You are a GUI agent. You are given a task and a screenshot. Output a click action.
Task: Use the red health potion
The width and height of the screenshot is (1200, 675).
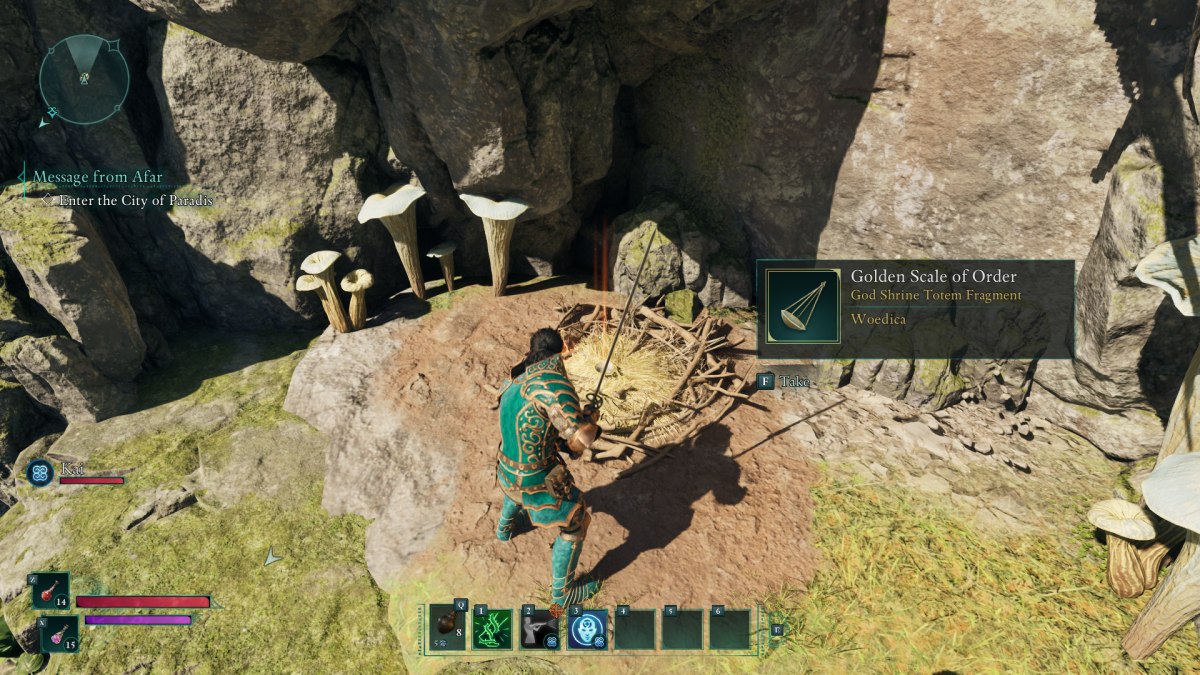[x=51, y=591]
